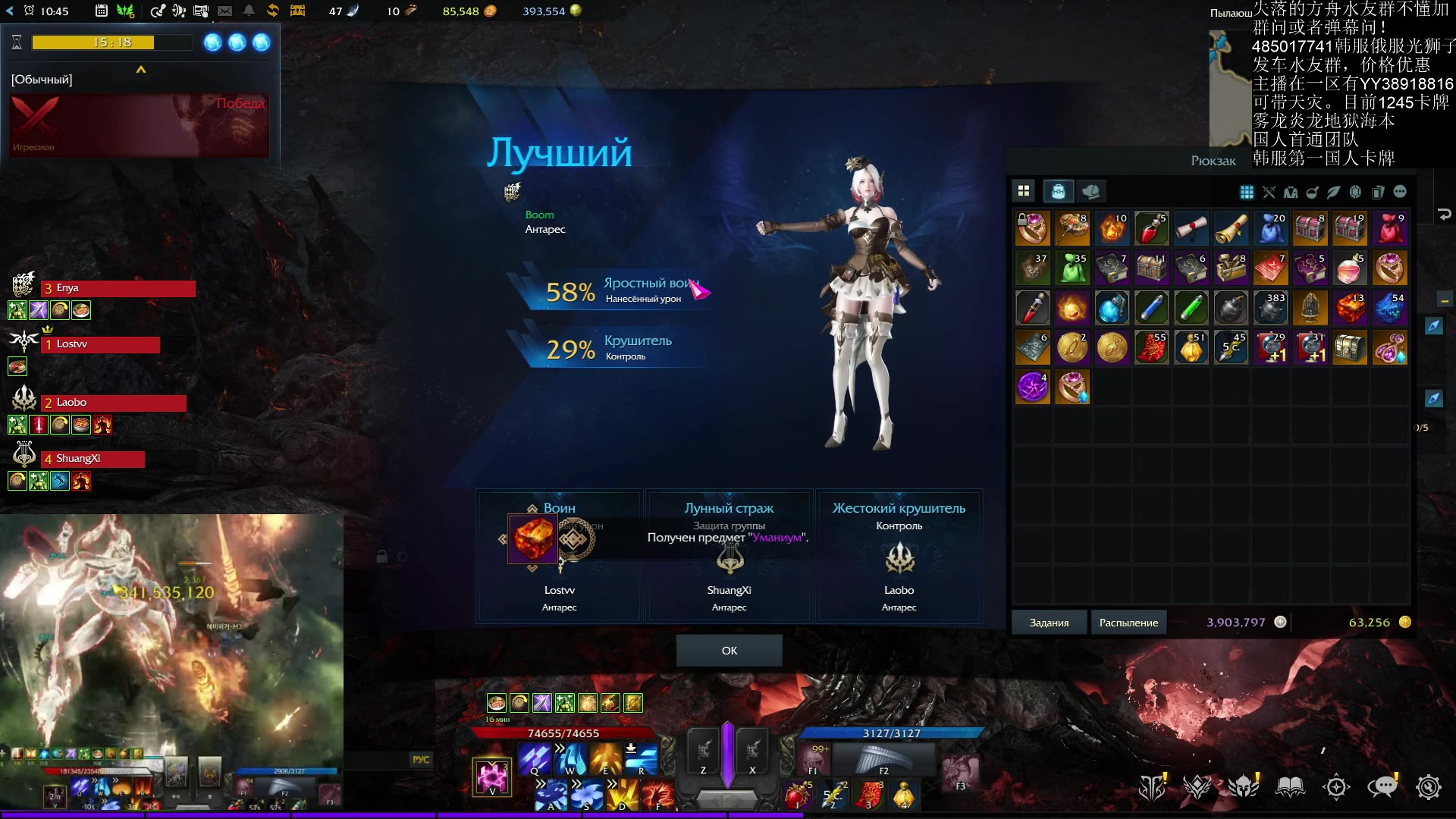Screen dimensions: 1456x819
Task: Open the Задания button in the backpack
Action: pos(1049,623)
